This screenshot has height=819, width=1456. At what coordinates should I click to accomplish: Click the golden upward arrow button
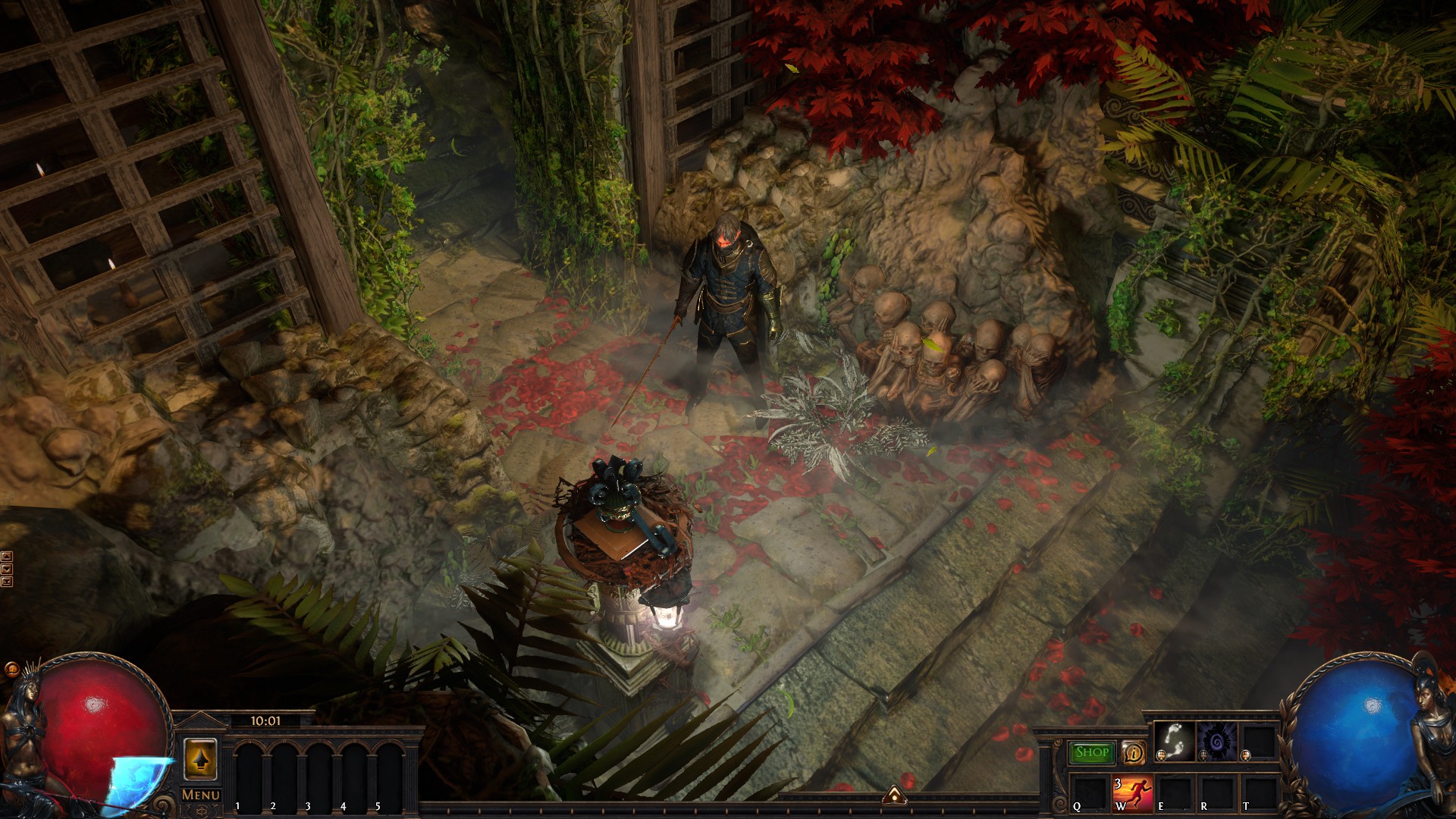[200, 759]
